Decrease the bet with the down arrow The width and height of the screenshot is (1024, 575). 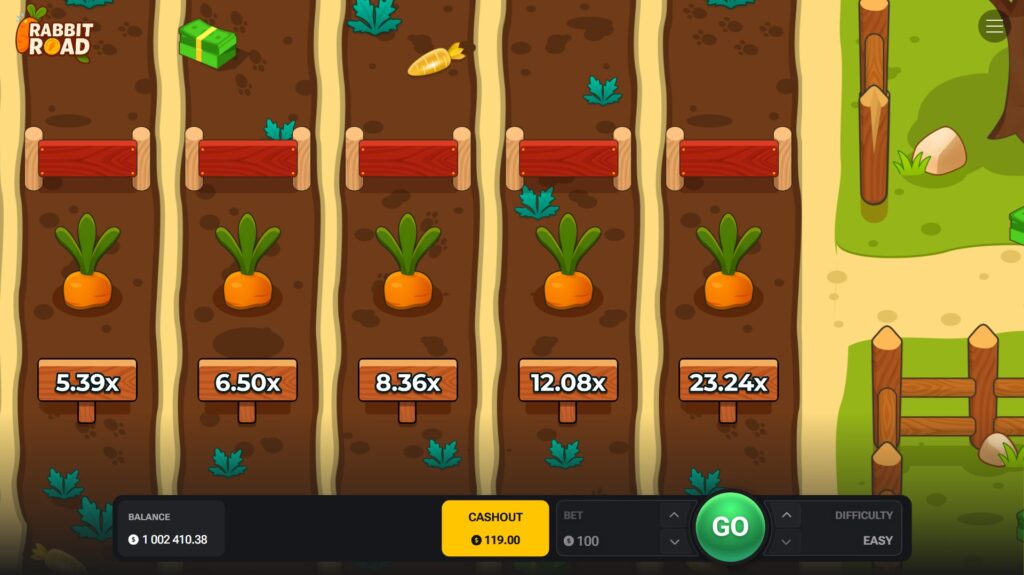click(674, 541)
